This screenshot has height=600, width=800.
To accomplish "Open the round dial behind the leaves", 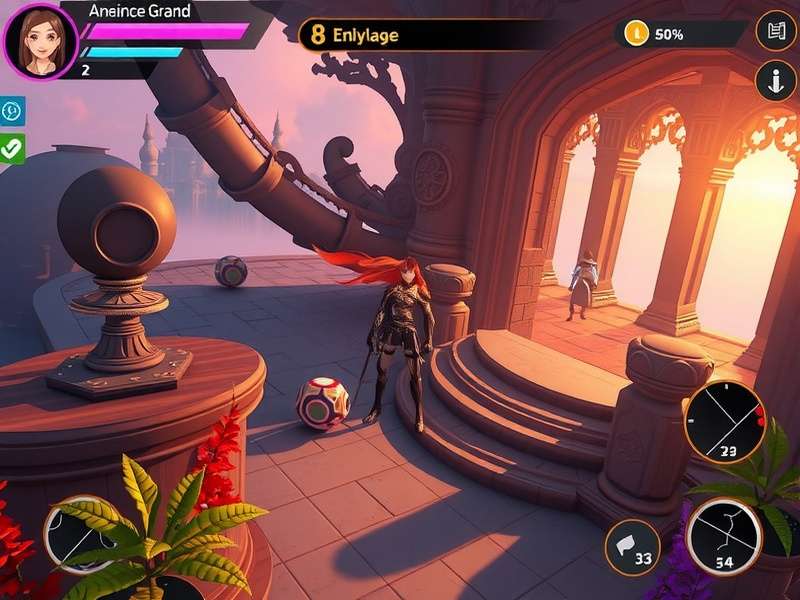I will coord(78,533).
